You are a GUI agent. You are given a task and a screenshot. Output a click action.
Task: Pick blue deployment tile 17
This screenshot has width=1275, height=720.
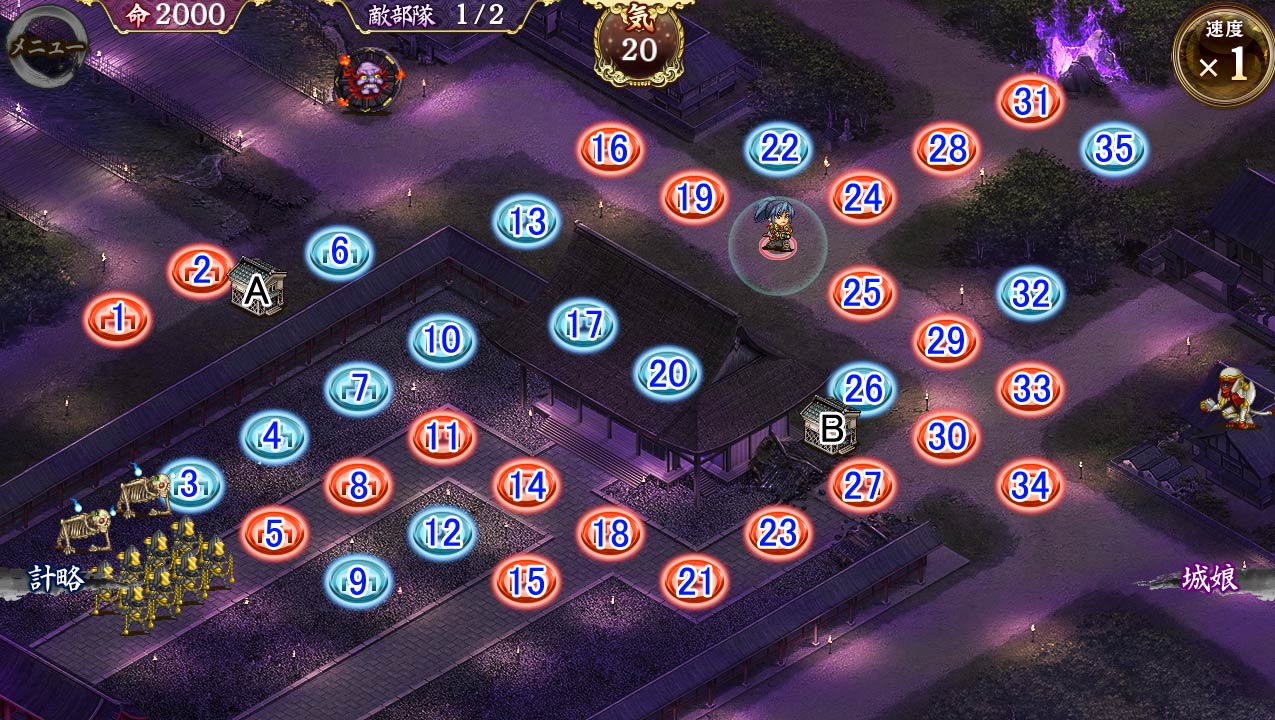(x=583, y=325)
